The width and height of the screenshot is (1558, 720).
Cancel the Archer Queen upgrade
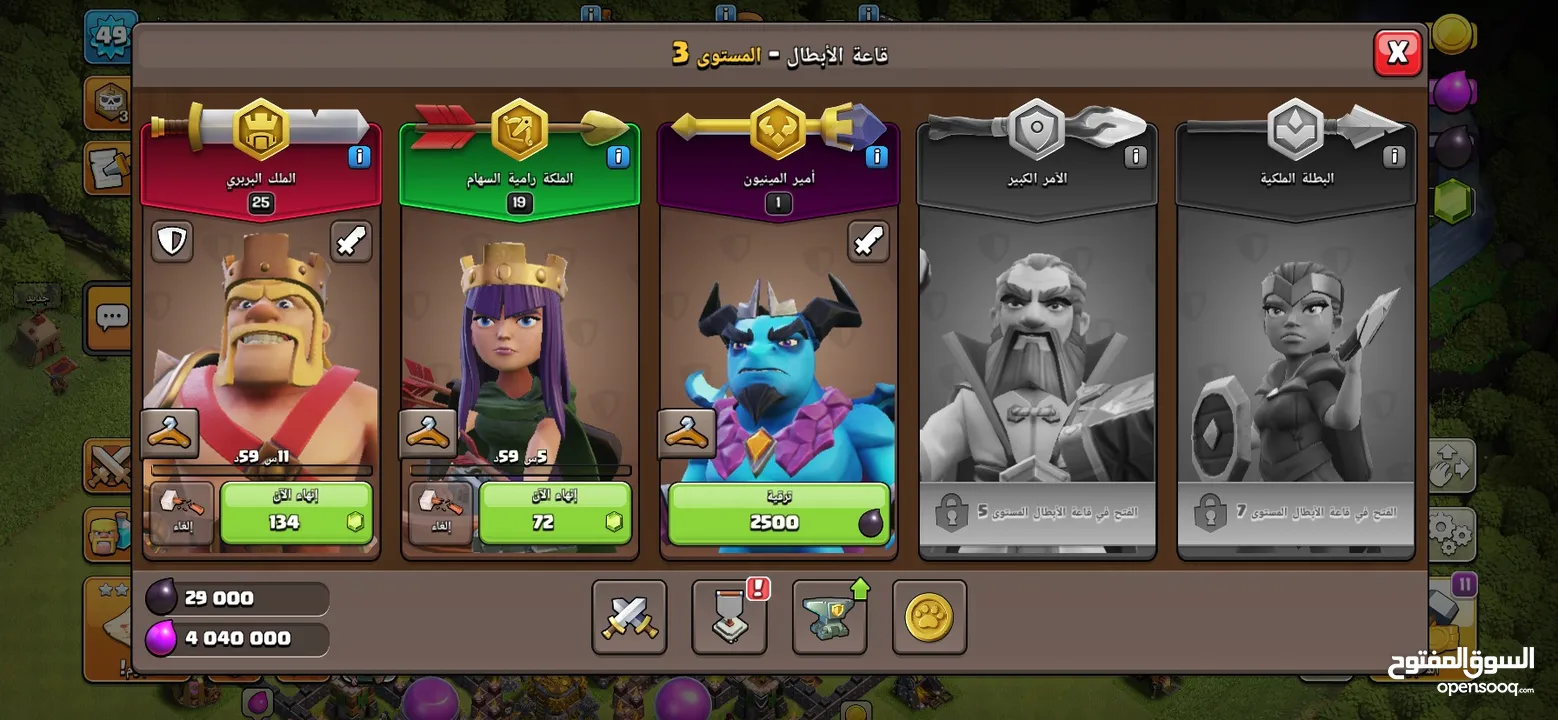[441, 513]
